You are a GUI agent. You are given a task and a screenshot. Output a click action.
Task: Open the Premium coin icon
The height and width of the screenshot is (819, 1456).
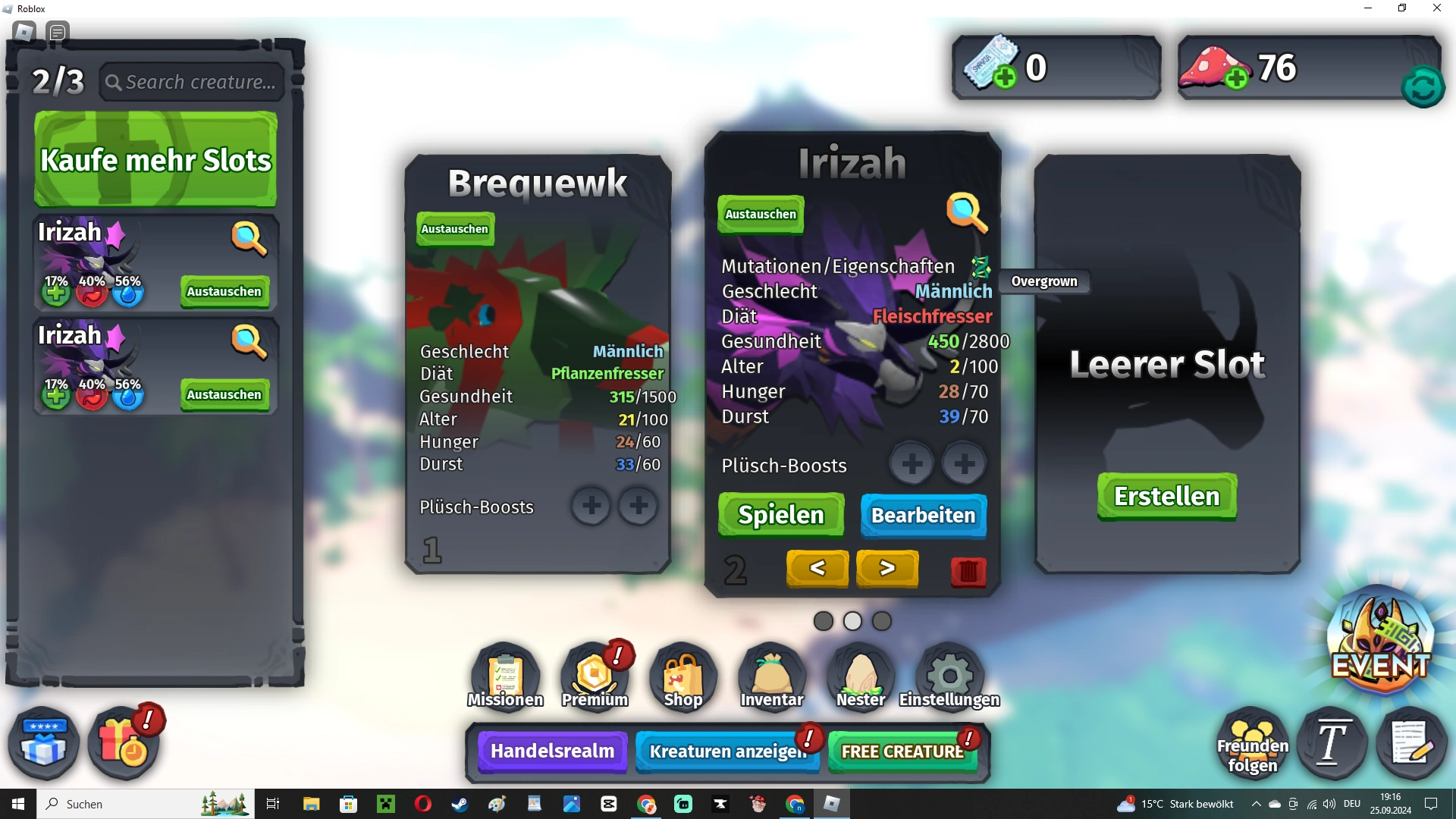pos(593,673)
